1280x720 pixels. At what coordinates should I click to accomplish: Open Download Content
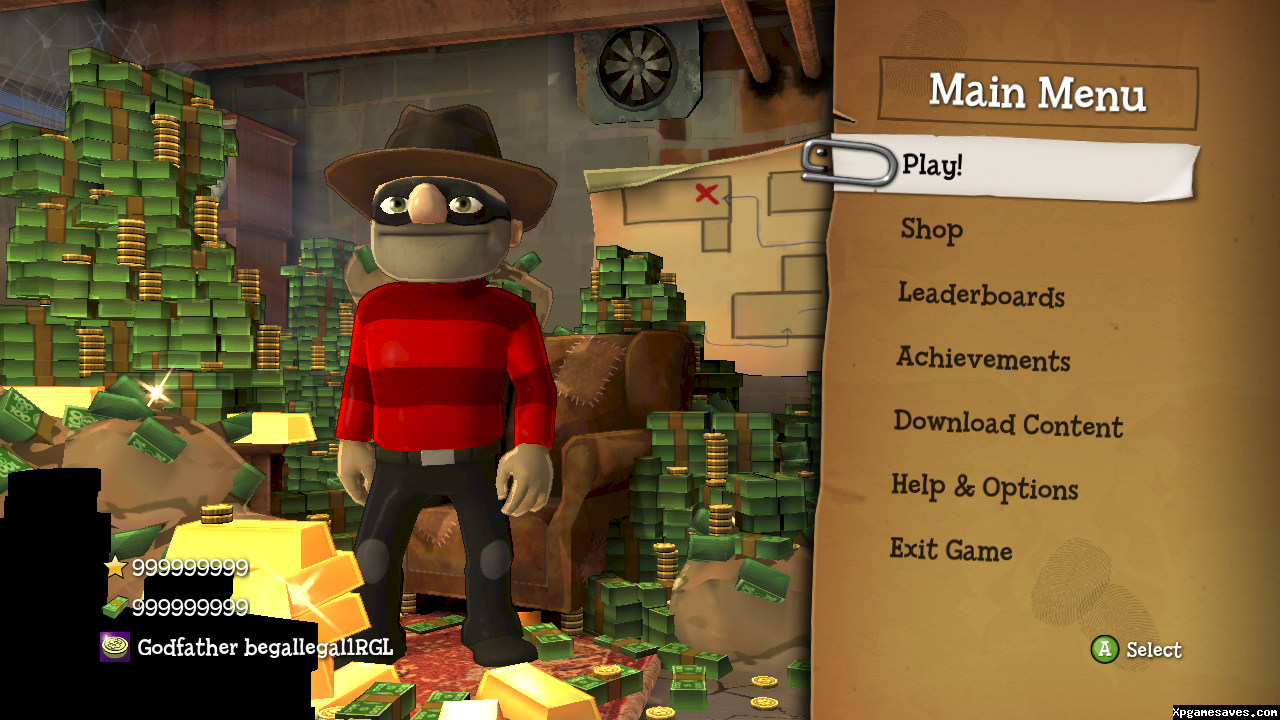pyautogui.click(x=1008, y=424)
